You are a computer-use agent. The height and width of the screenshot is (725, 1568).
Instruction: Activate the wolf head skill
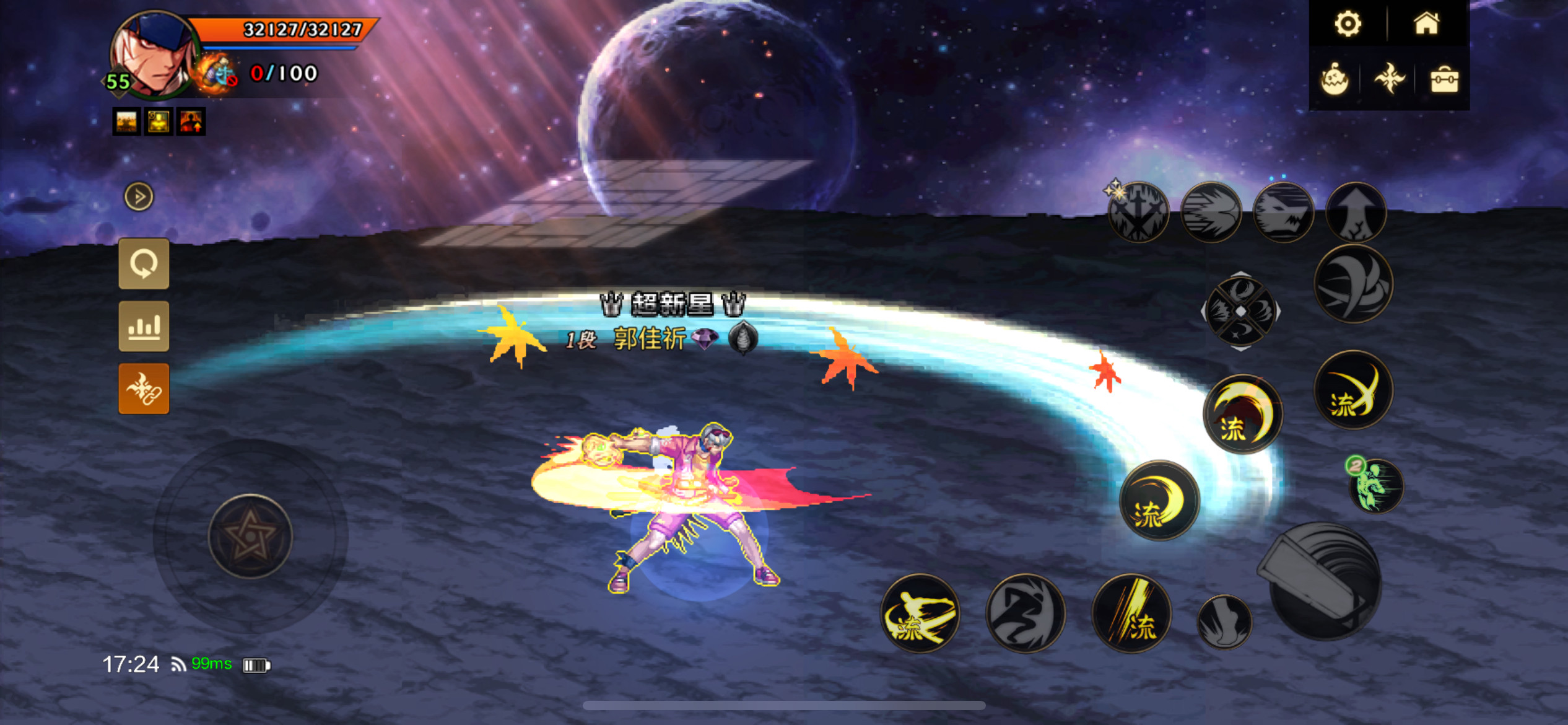tap(1283, 213)
